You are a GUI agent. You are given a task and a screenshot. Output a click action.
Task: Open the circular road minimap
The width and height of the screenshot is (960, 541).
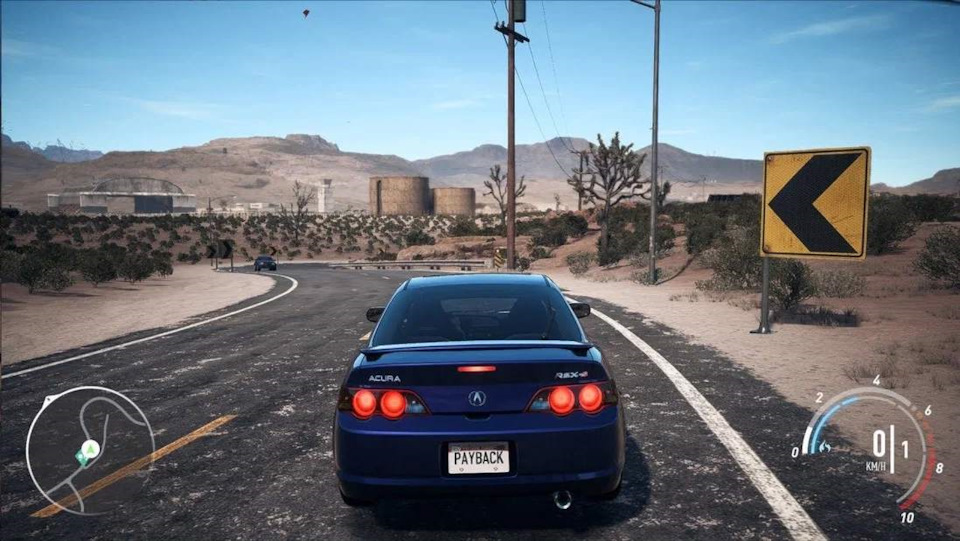[x=90, y=450]
